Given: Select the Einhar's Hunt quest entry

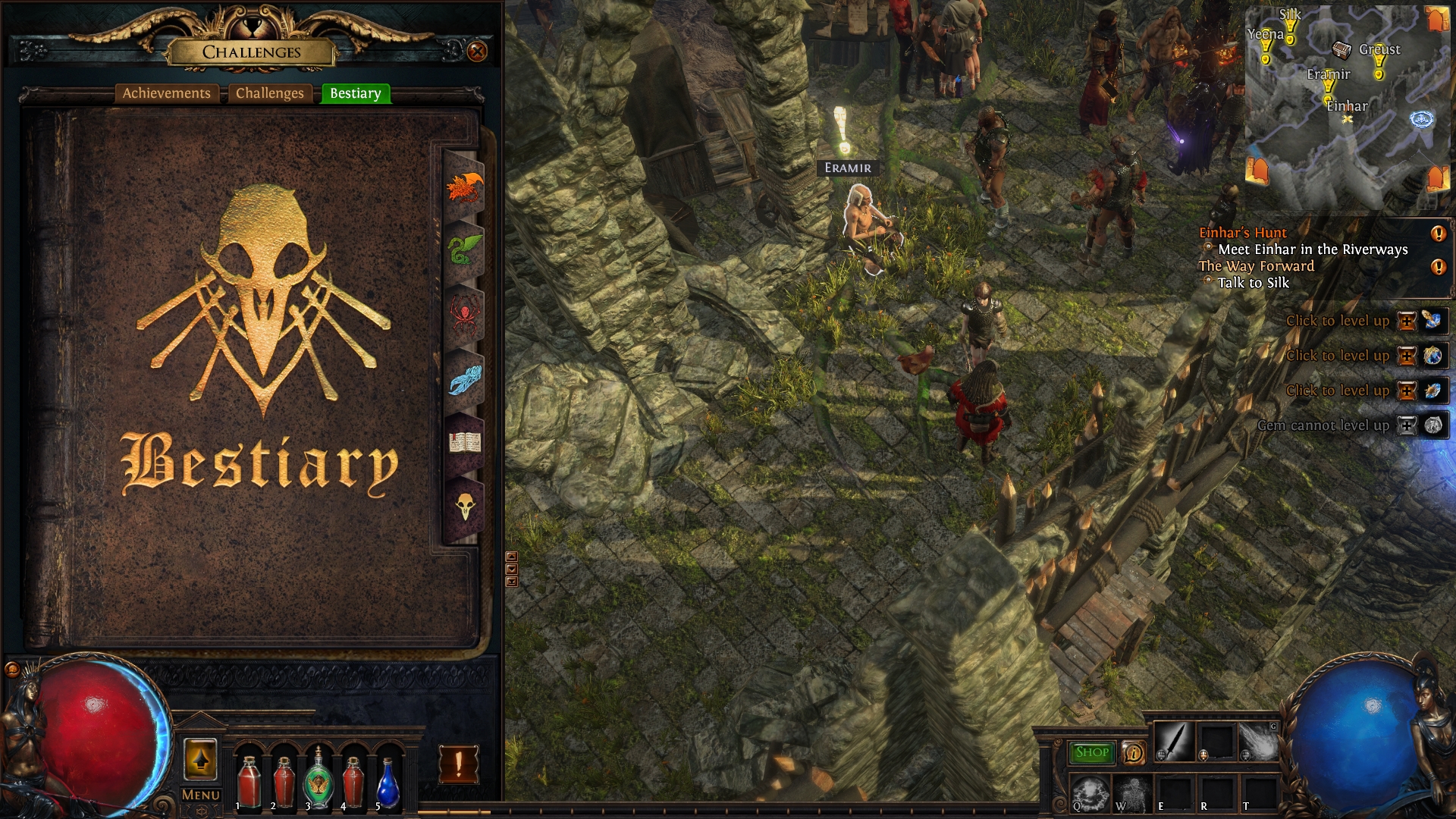Looking at the screenshot, I should tap(1243, 233).
